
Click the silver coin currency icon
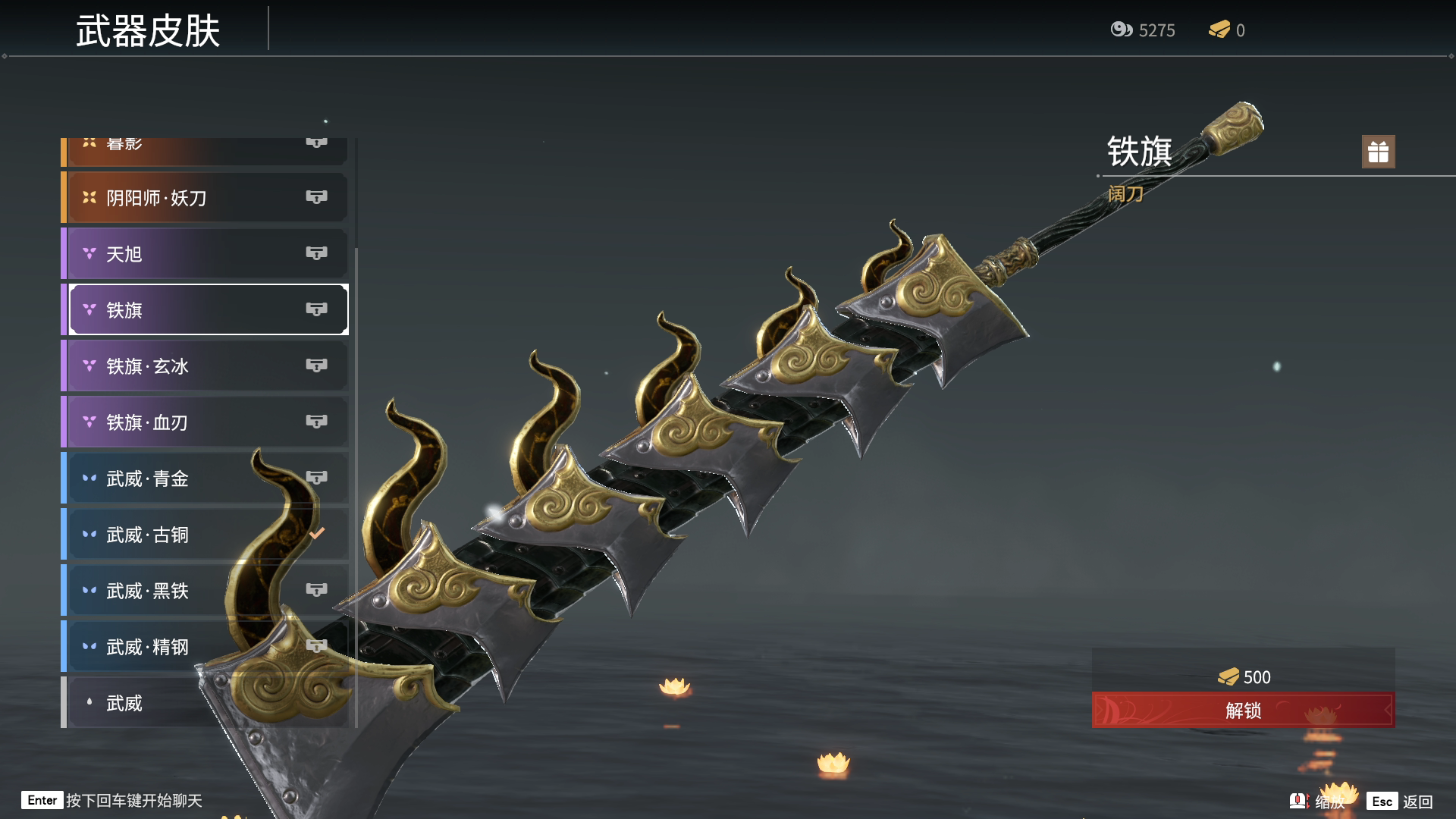(x=1121, y=30)
